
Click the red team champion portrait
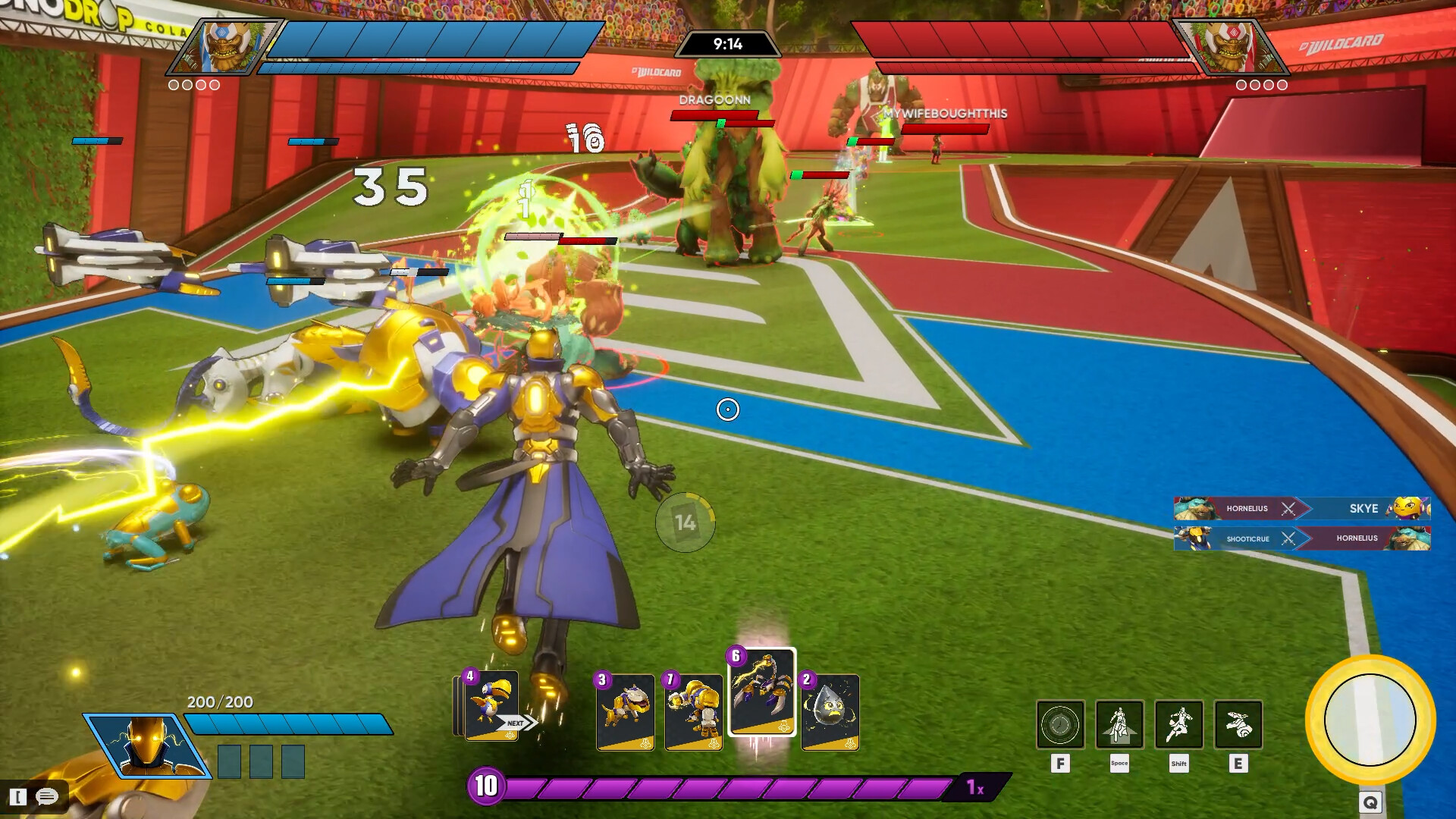point(1228,47)
